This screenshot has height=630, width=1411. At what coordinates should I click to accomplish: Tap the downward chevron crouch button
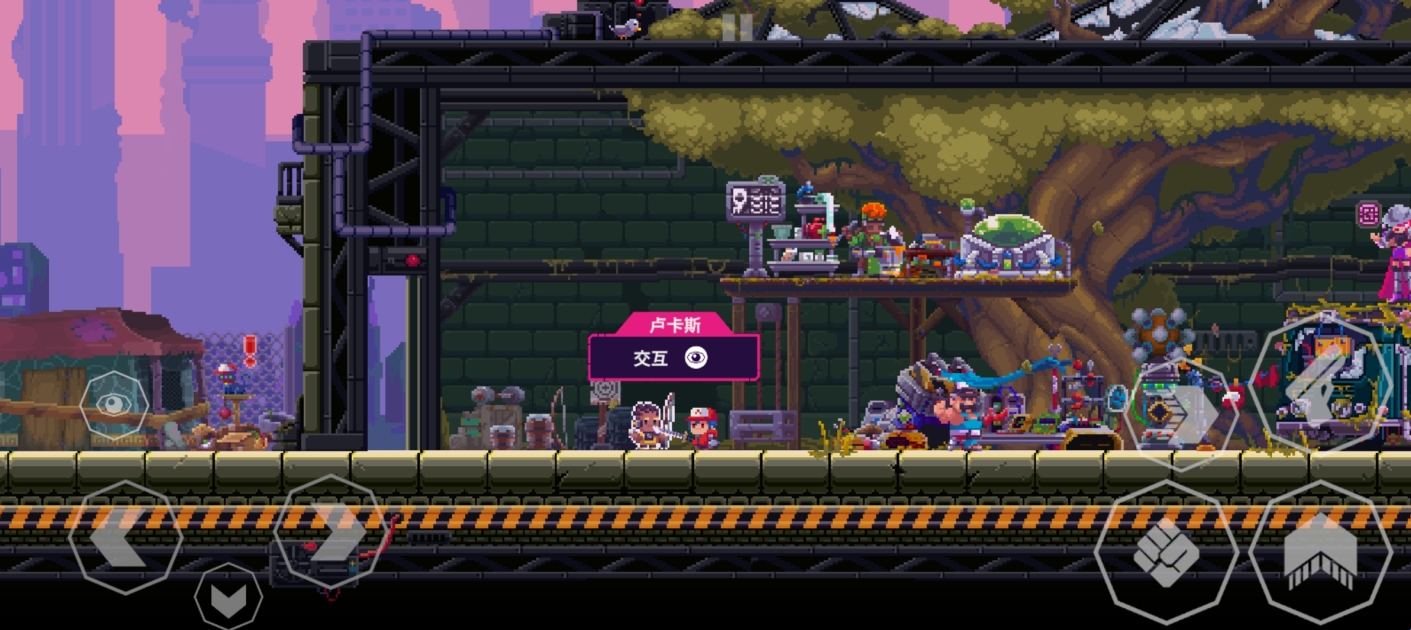coord(228,598)
